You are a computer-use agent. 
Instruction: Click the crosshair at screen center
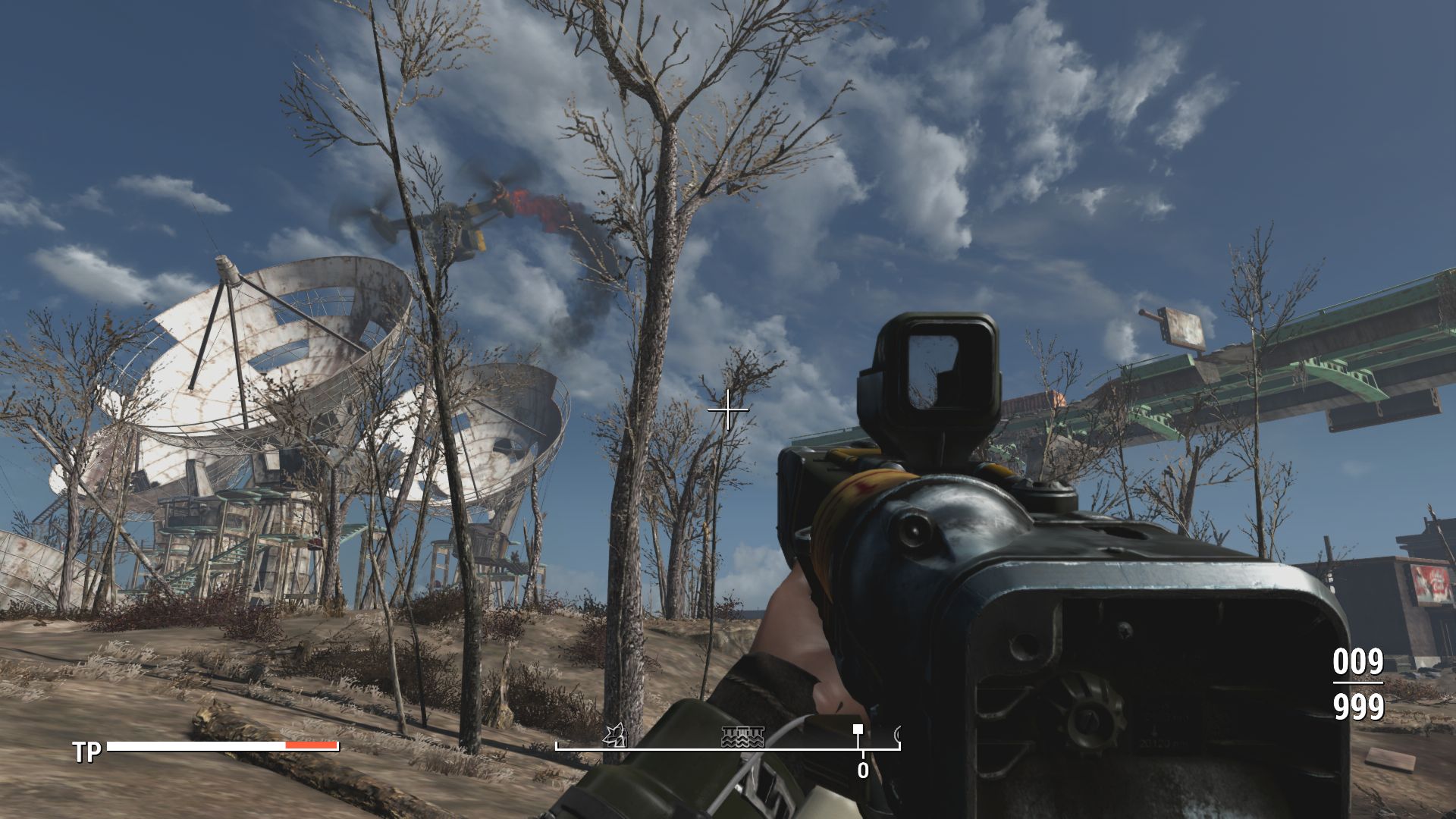click(729, 409)
